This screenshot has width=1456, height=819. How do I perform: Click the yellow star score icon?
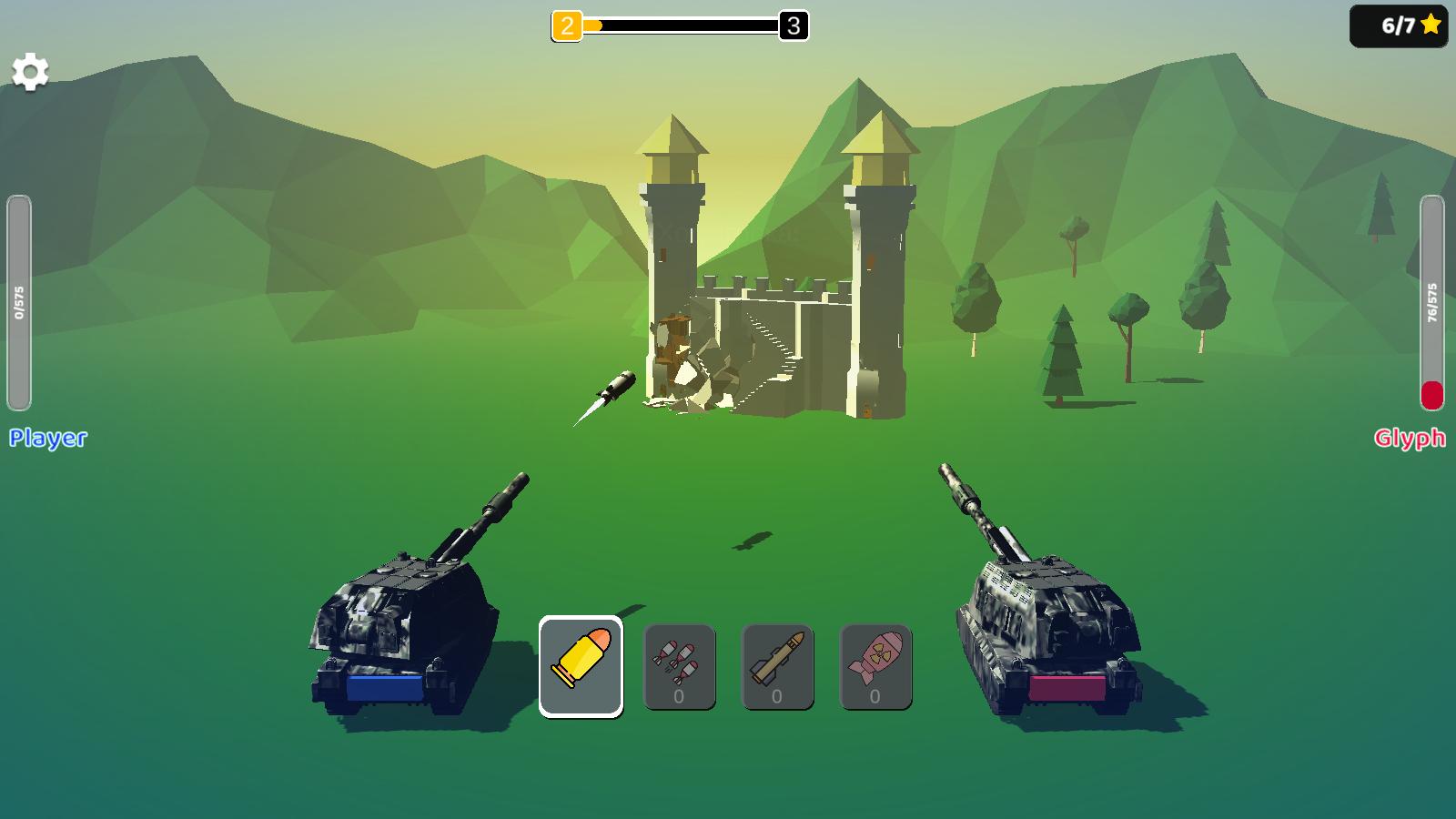[x=1431, y=25]
